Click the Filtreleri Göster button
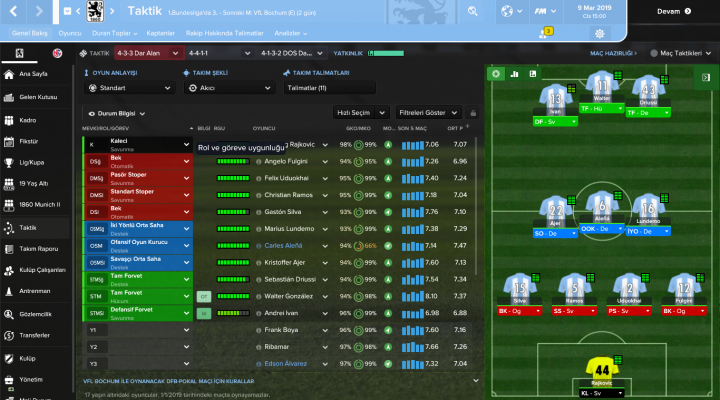This screenshot has height=400, width=720. click(429, 113)
